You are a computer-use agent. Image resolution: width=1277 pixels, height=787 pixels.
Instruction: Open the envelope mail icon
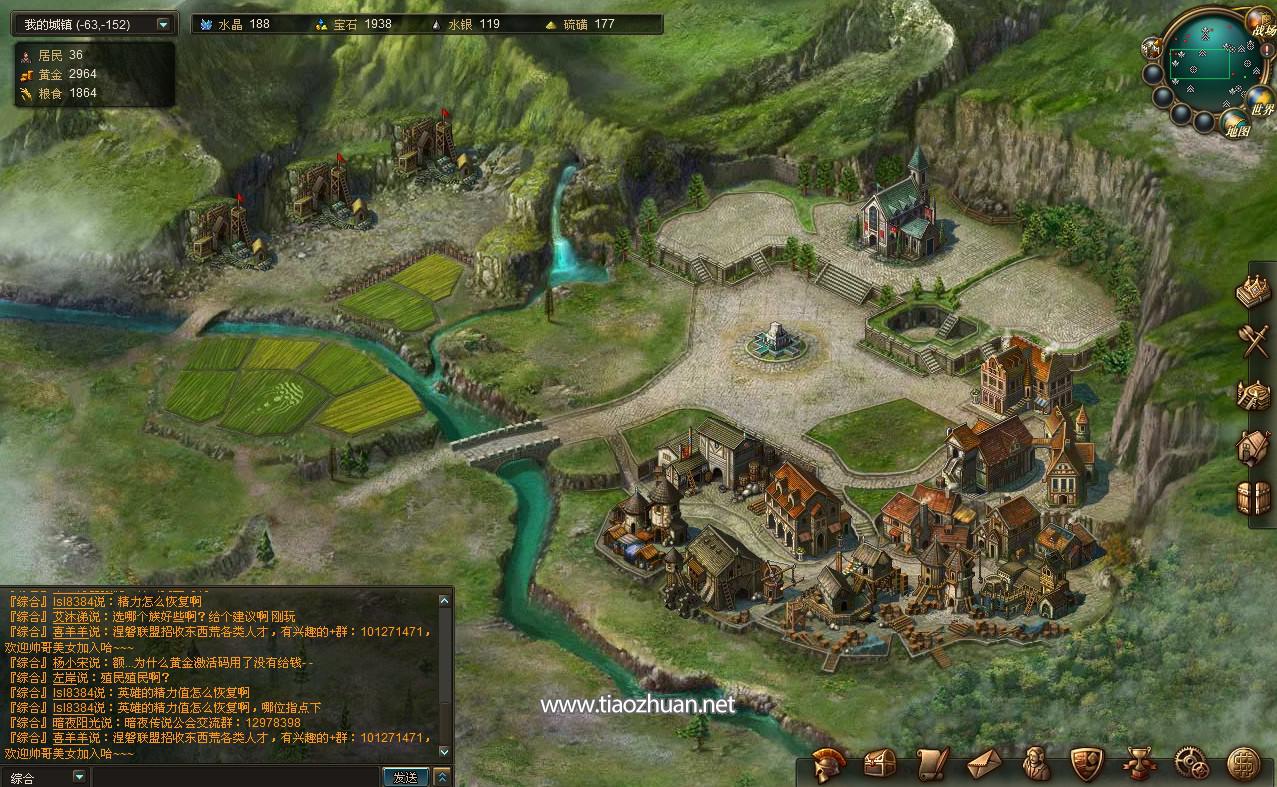coord(984,764)
